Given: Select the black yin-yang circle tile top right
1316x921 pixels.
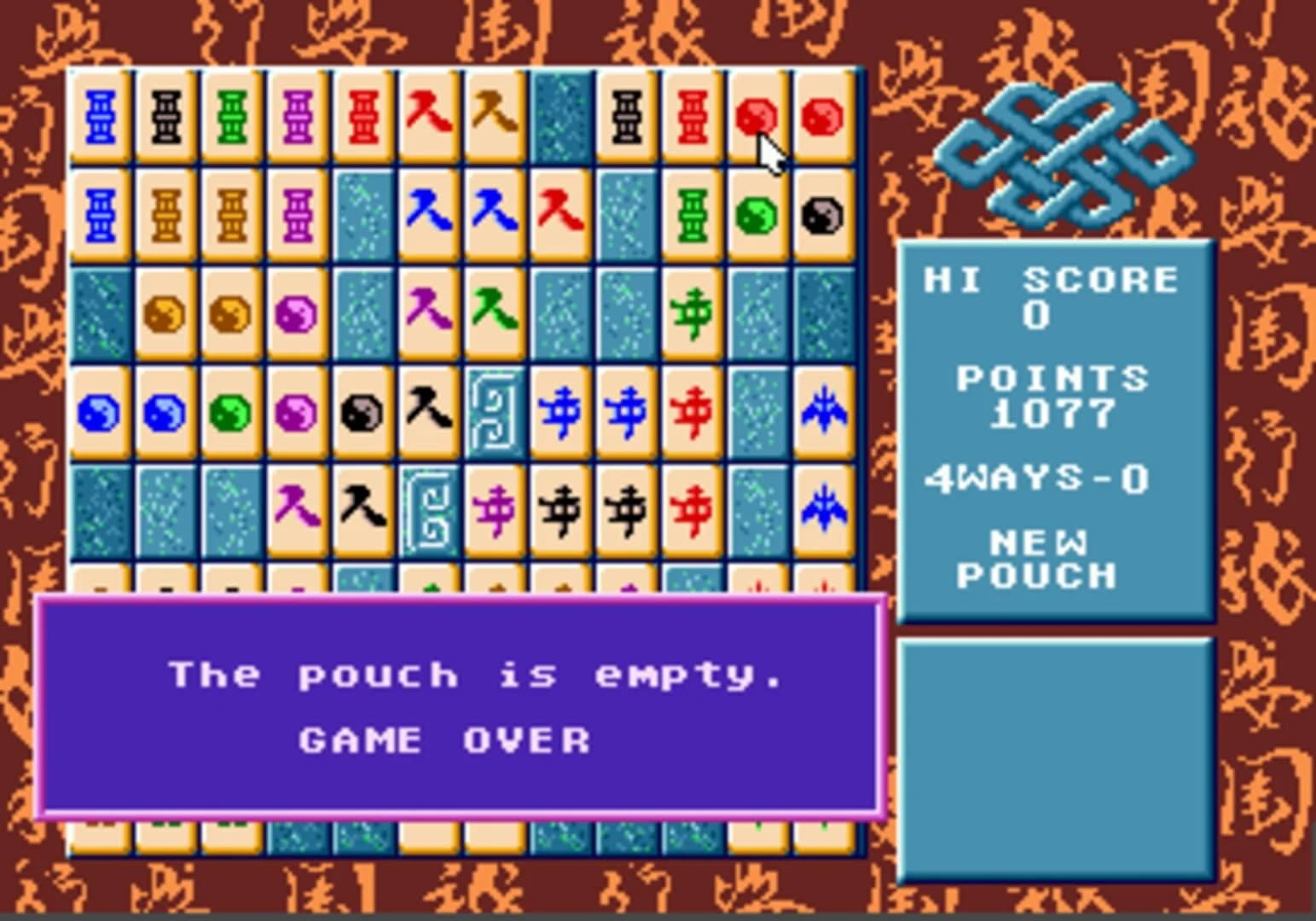Looking at the screenshot, I should tap(823, 216).
